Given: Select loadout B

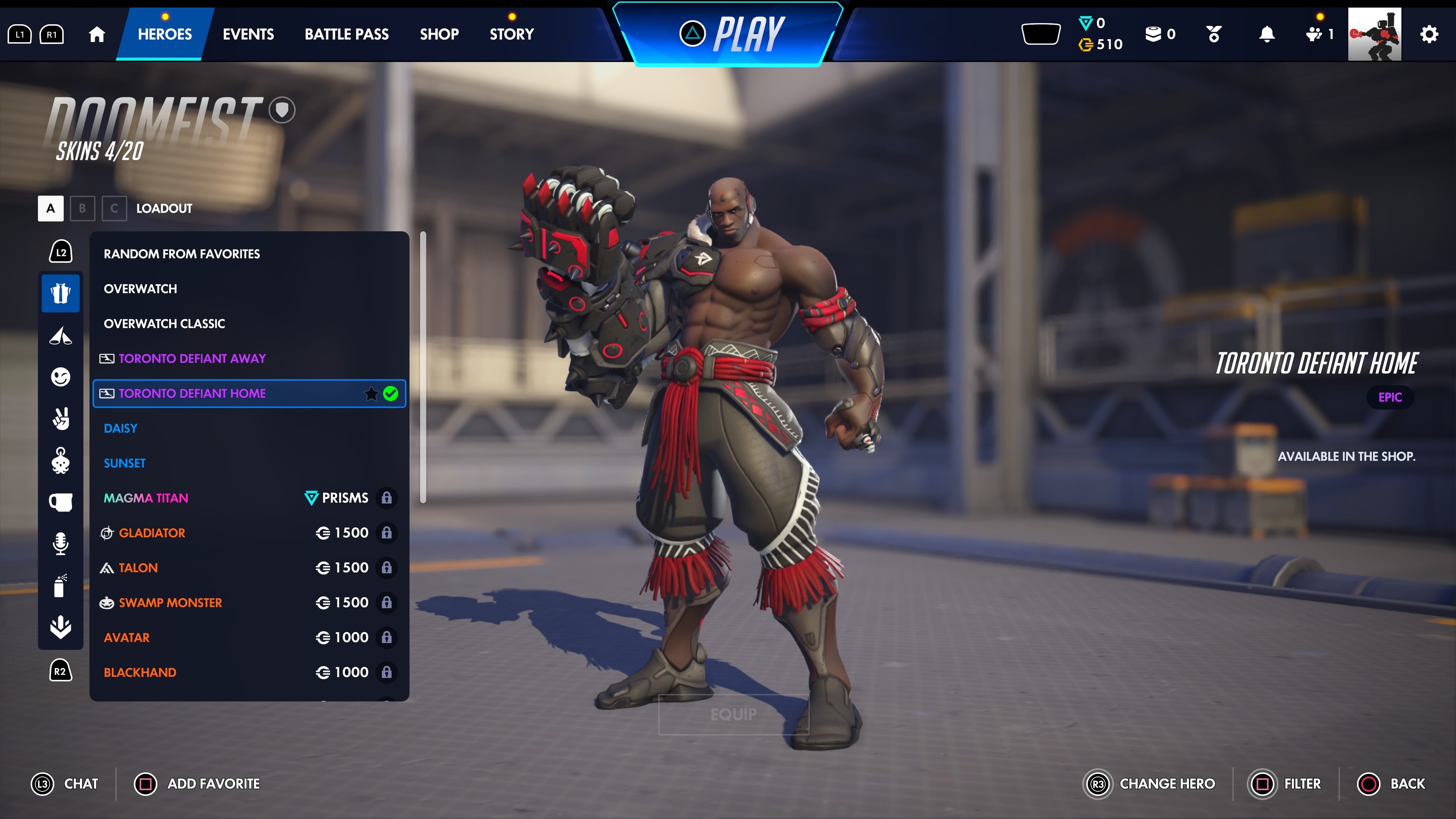Looking at the screenshot, I should tap(83, 209).
